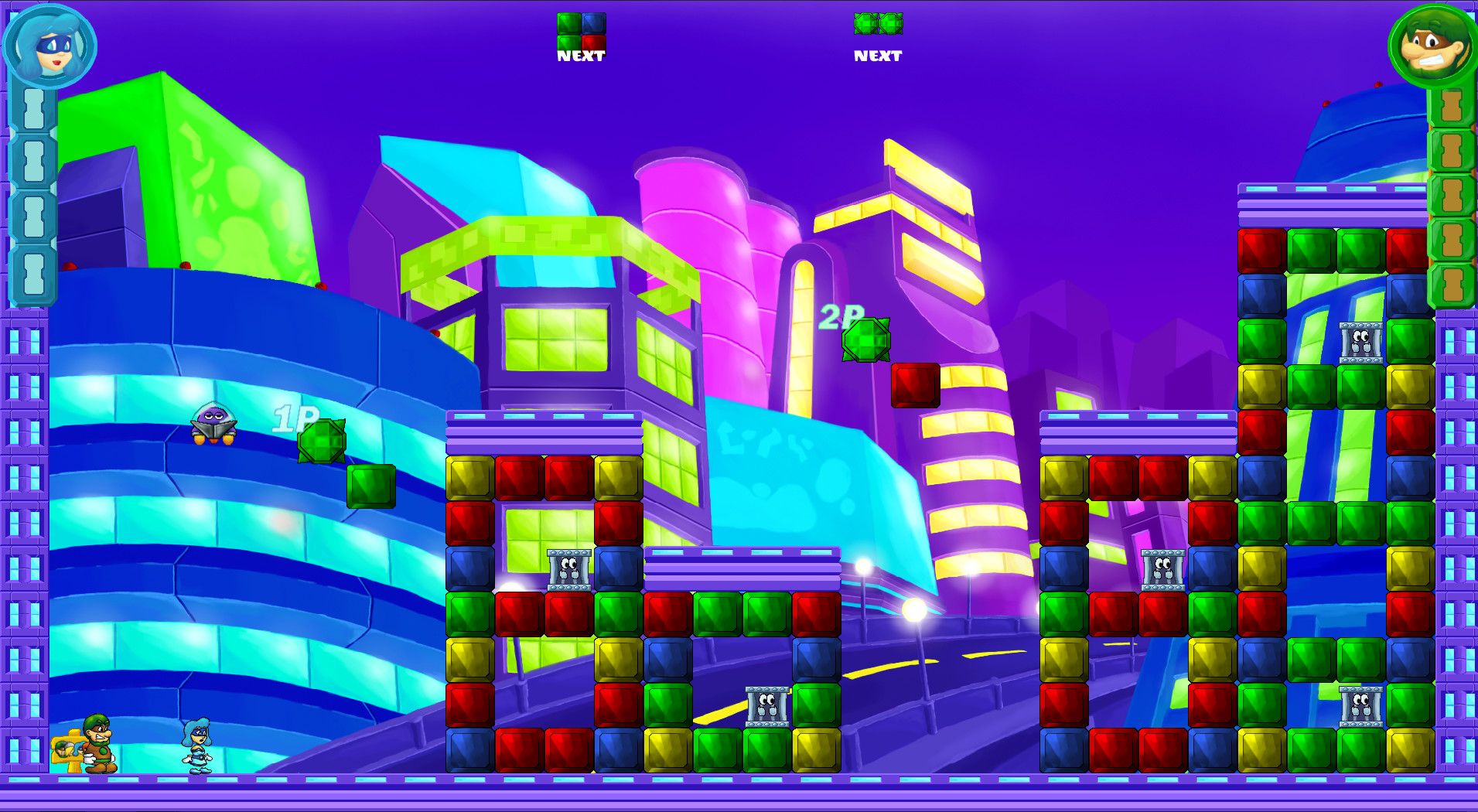Click the NEXT label on the right preview

pos(877,56)
